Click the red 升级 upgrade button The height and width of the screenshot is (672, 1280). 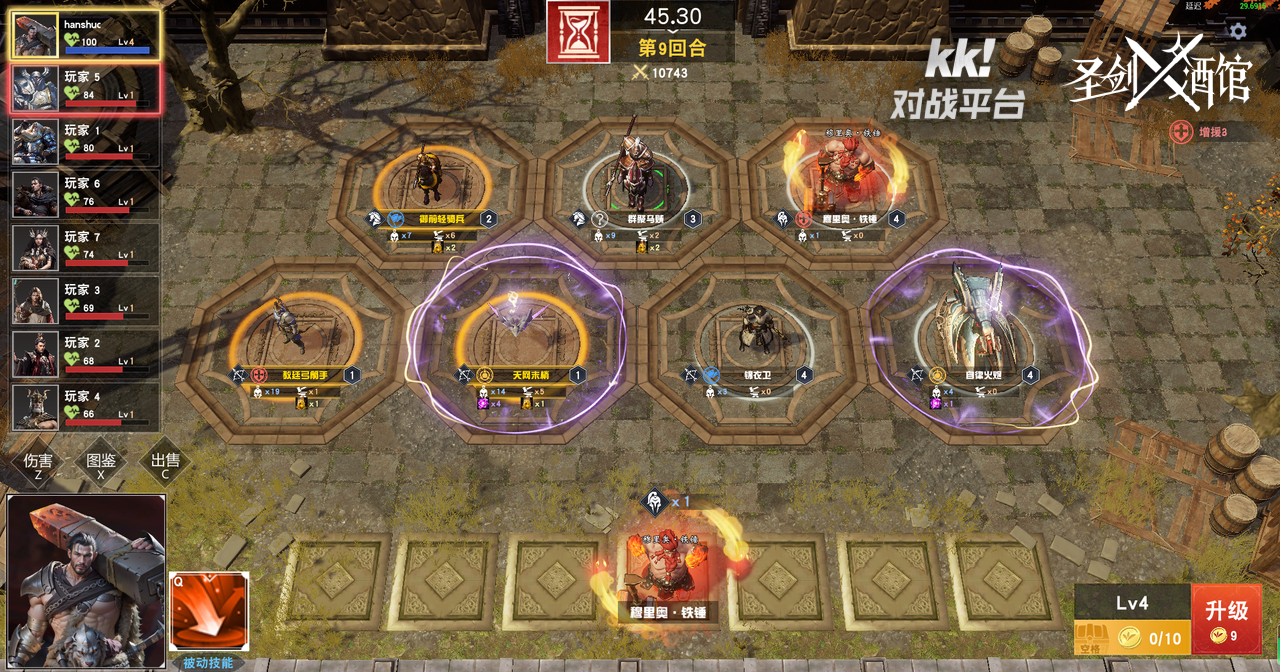(1226, 618)
